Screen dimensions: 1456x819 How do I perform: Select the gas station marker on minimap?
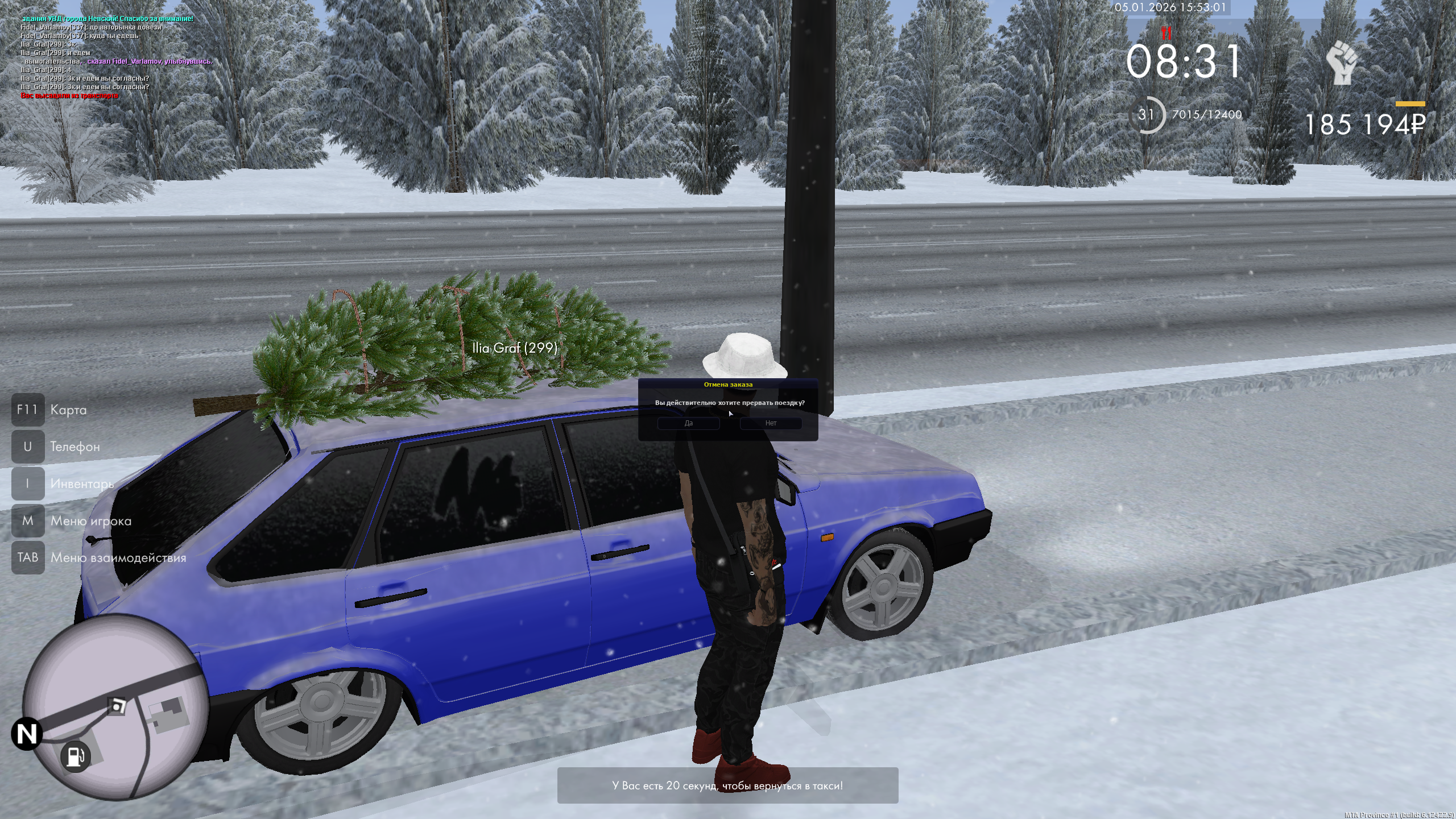(75, 757)
